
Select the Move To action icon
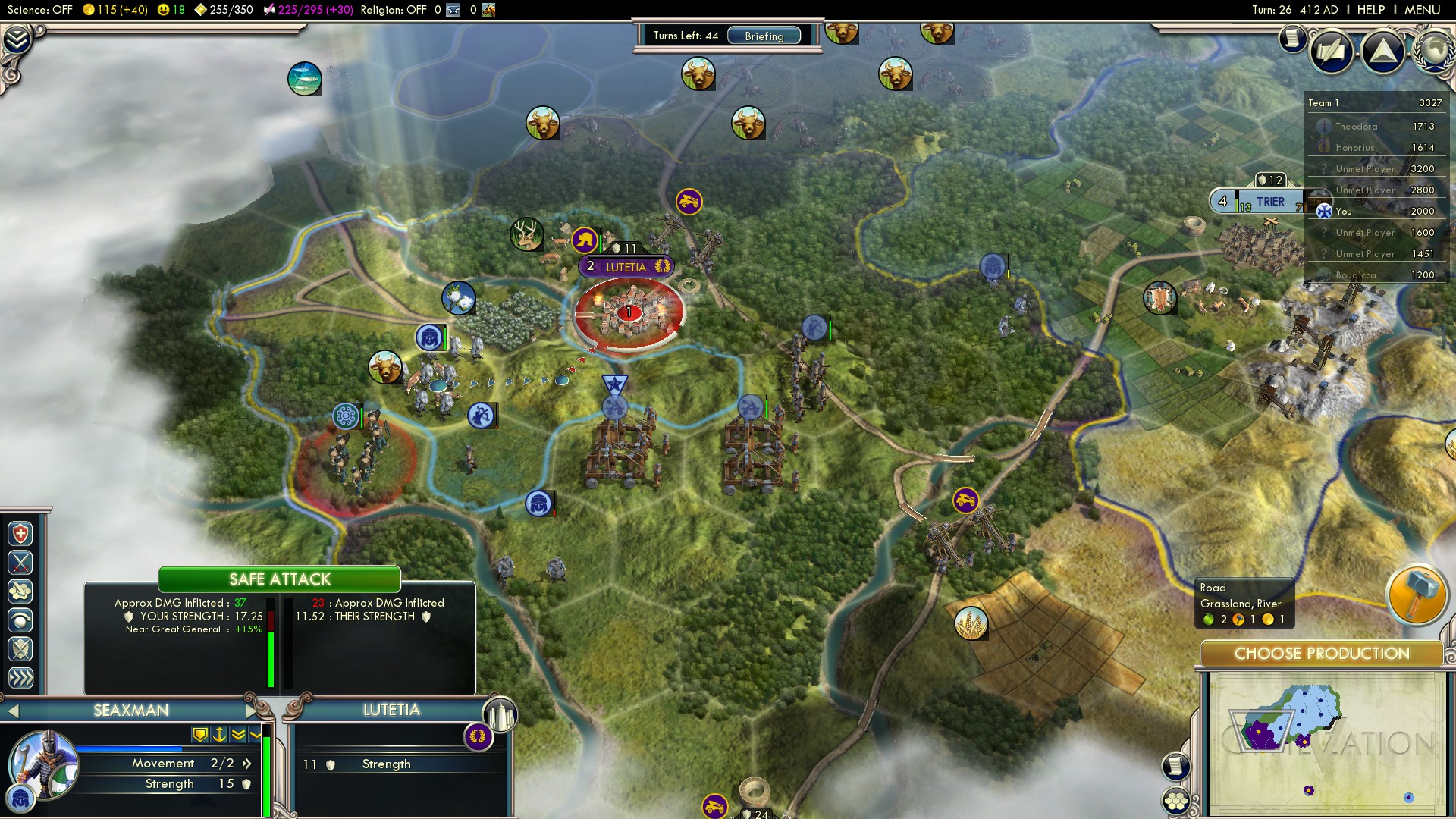pyautogui.click(x=20, y=620)
